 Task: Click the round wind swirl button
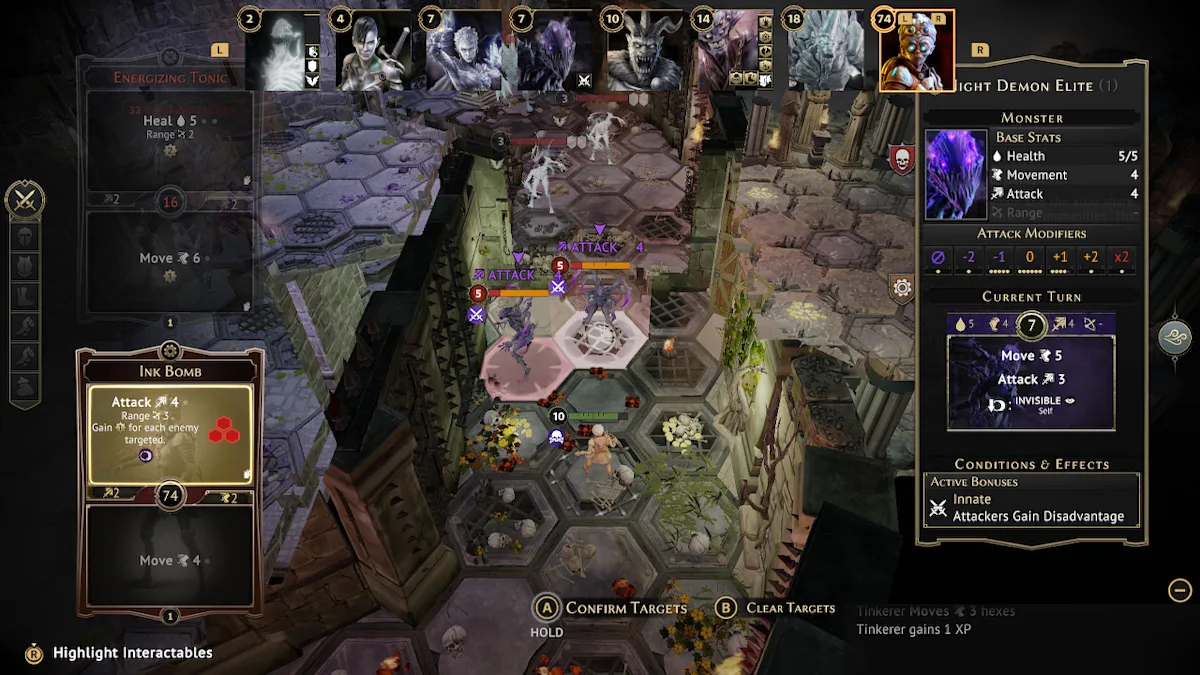pos(1176,337)
